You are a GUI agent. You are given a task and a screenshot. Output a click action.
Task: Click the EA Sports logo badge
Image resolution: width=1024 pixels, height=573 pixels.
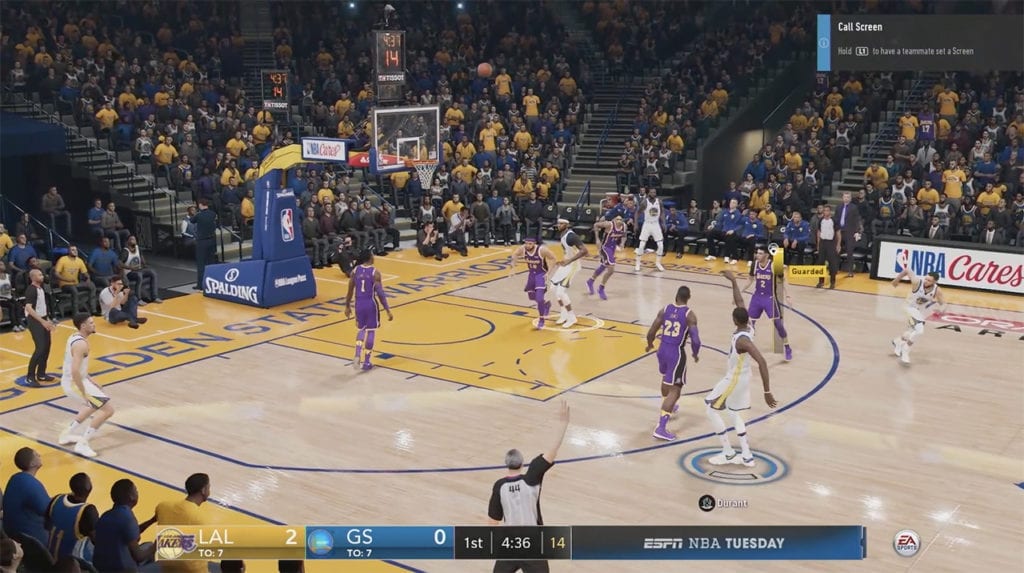click(906, 543)
